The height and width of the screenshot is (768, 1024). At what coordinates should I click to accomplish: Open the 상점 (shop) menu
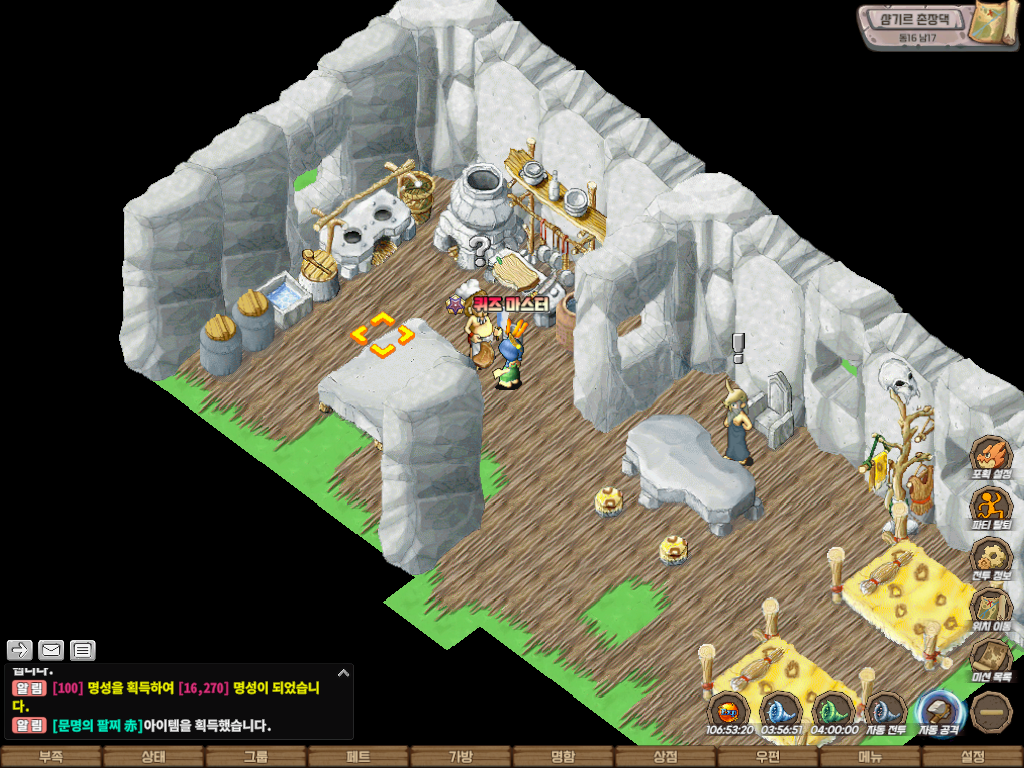pyautogui.click(x=665, y=757)
